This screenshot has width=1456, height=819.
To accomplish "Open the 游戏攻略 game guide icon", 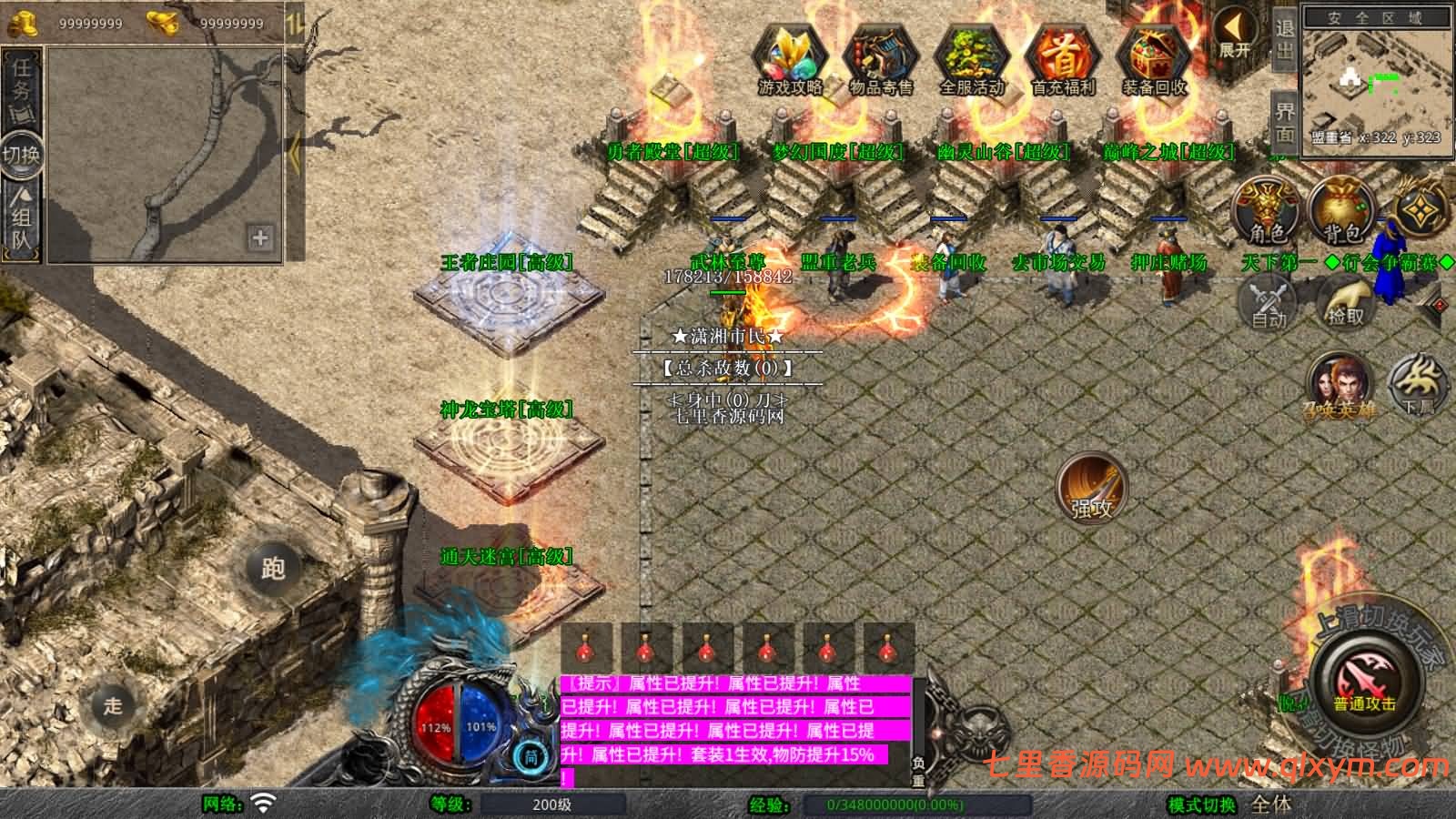I will point(789,57).
